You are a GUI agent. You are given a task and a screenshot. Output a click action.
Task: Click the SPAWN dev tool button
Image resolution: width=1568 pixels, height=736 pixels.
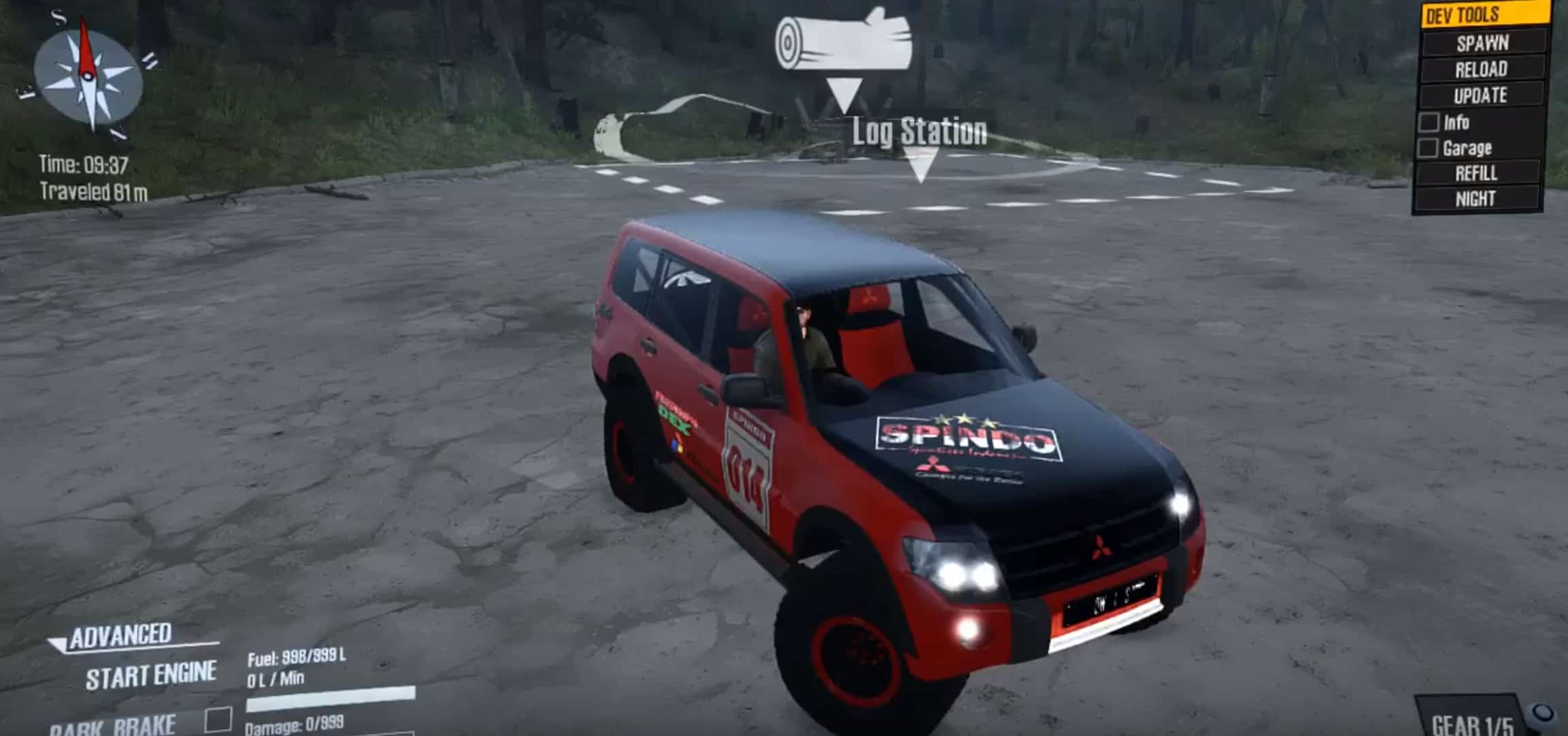coord(1483,43)
